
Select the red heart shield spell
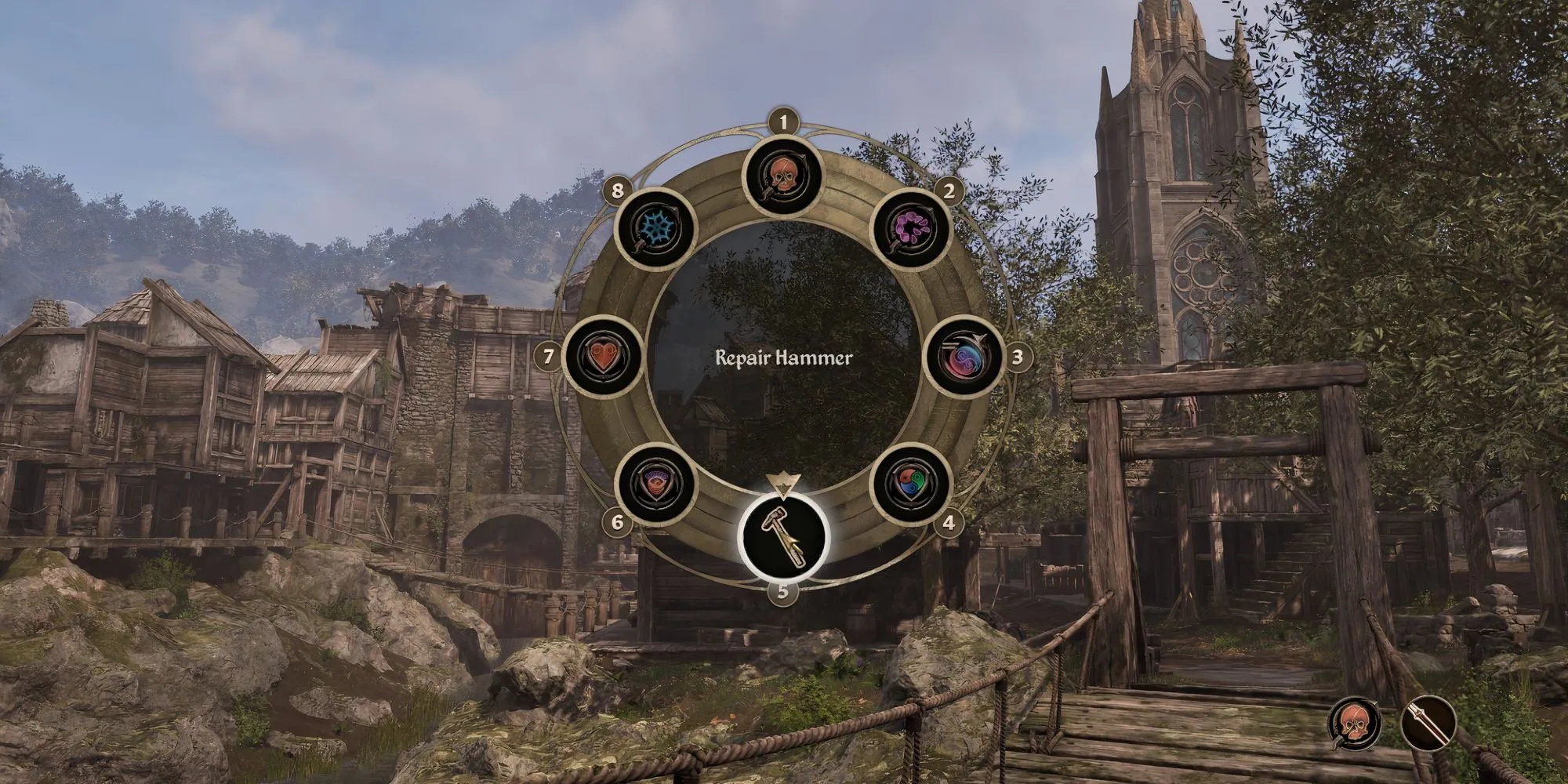coord(602,358)
